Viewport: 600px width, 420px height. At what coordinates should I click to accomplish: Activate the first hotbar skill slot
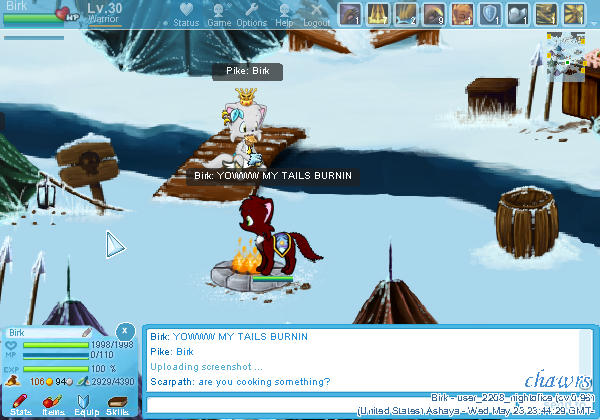click(x=351, y=13)
